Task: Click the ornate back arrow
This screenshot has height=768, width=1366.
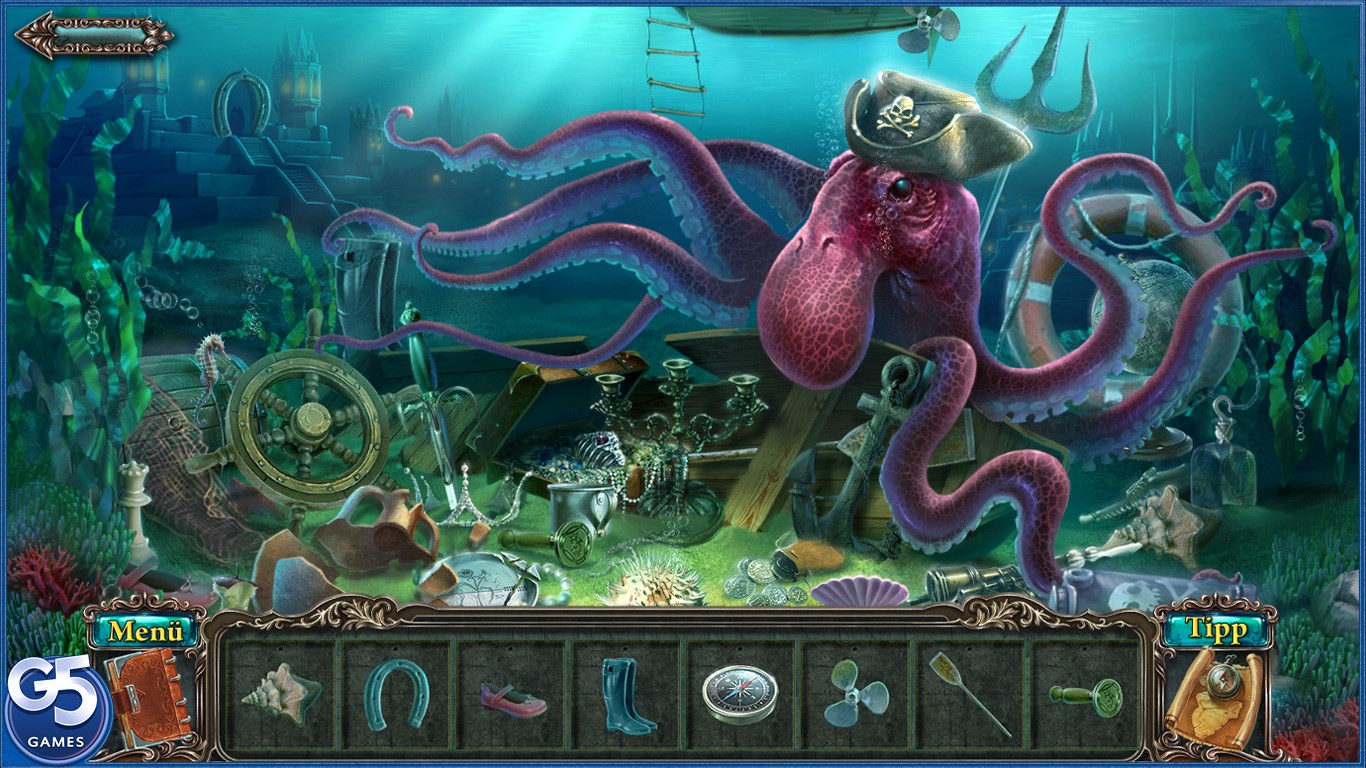Action: click(x=94, y=36)
